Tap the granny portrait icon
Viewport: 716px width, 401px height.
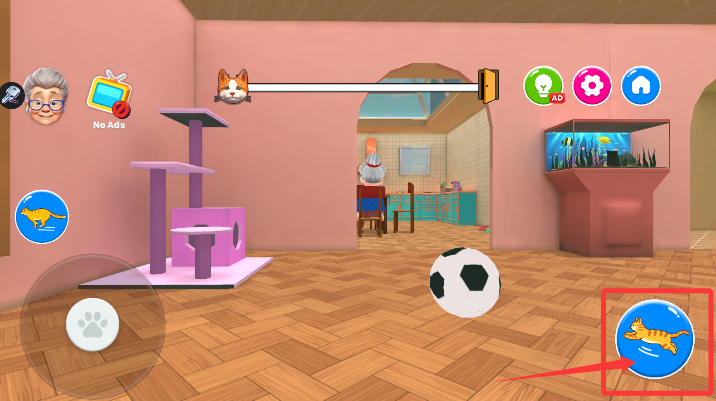coord(46,96)
